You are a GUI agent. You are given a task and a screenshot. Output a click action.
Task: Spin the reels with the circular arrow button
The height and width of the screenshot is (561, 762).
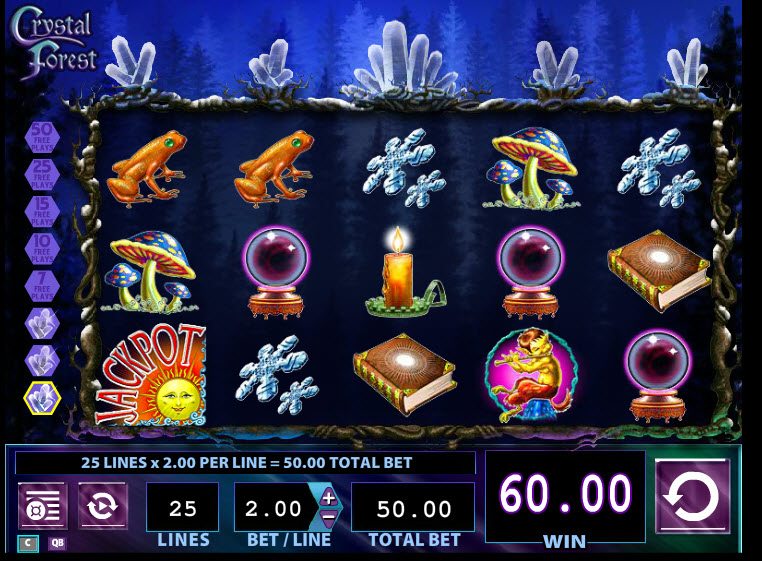(692, 496)
